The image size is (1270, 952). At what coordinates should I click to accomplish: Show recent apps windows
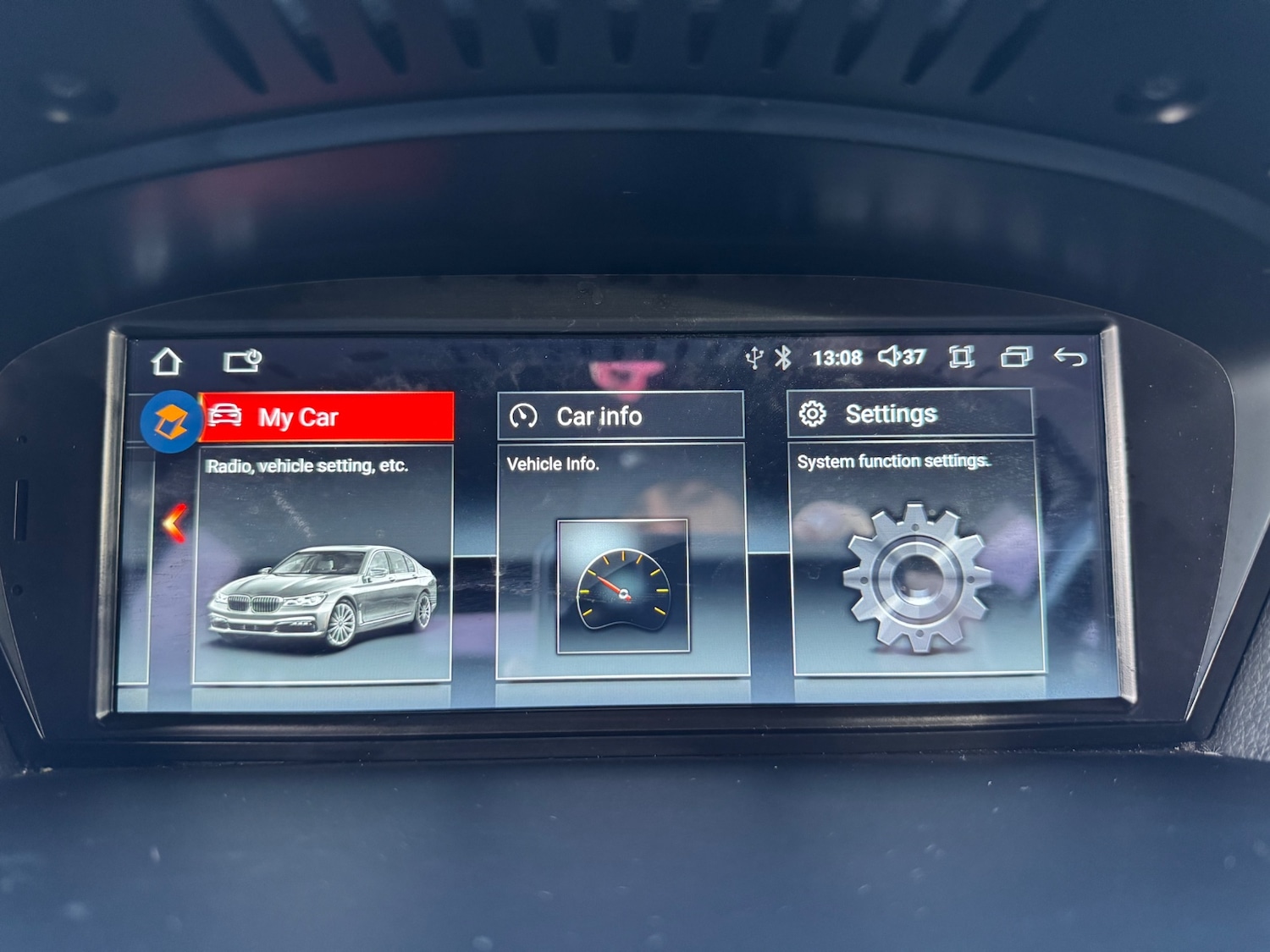(1016, 356)
